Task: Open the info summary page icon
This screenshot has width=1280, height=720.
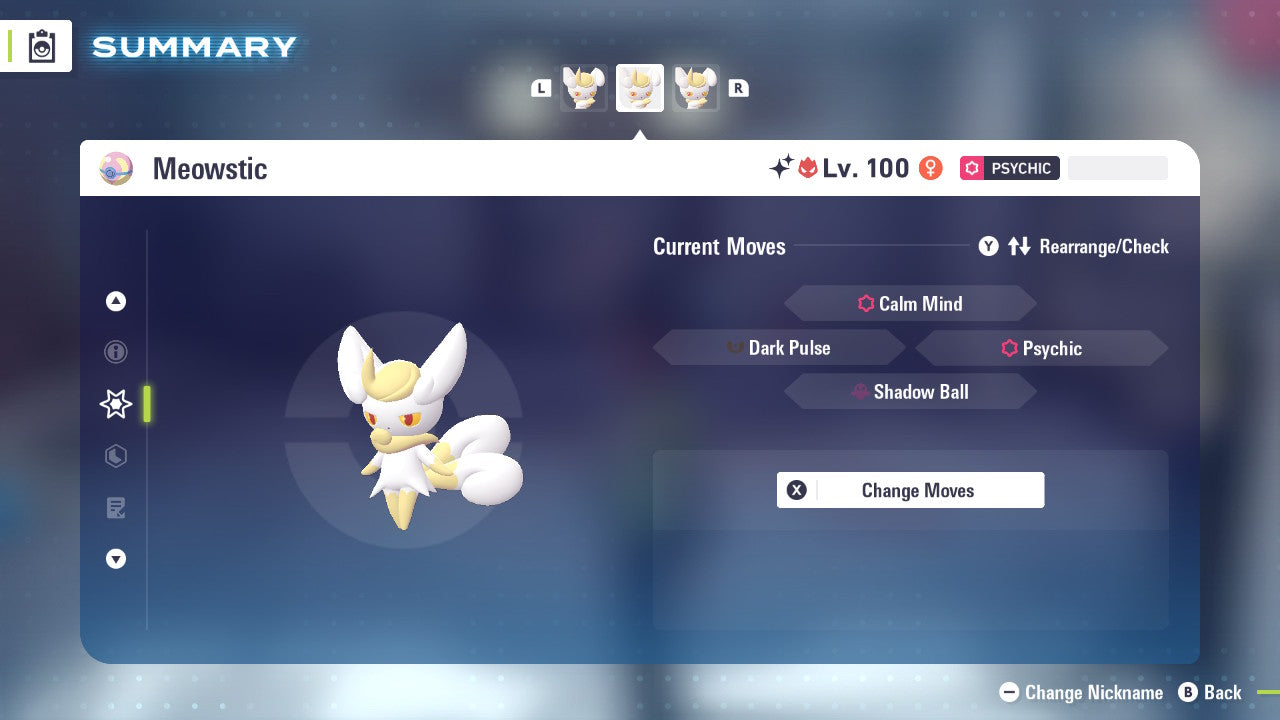Action: pos(115,352)
